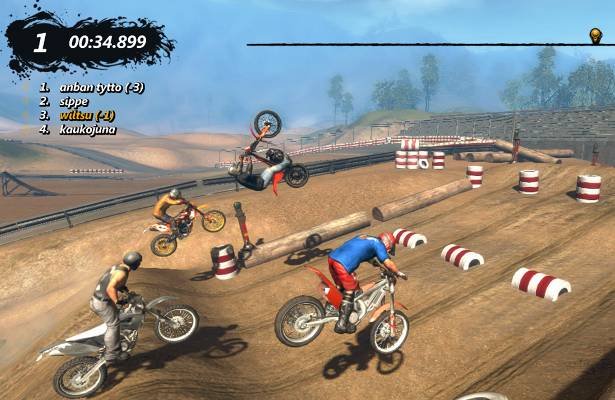
Task: Click the gold marker on the track progress bar
Action: pyautogui.click(x=595, y=36)
